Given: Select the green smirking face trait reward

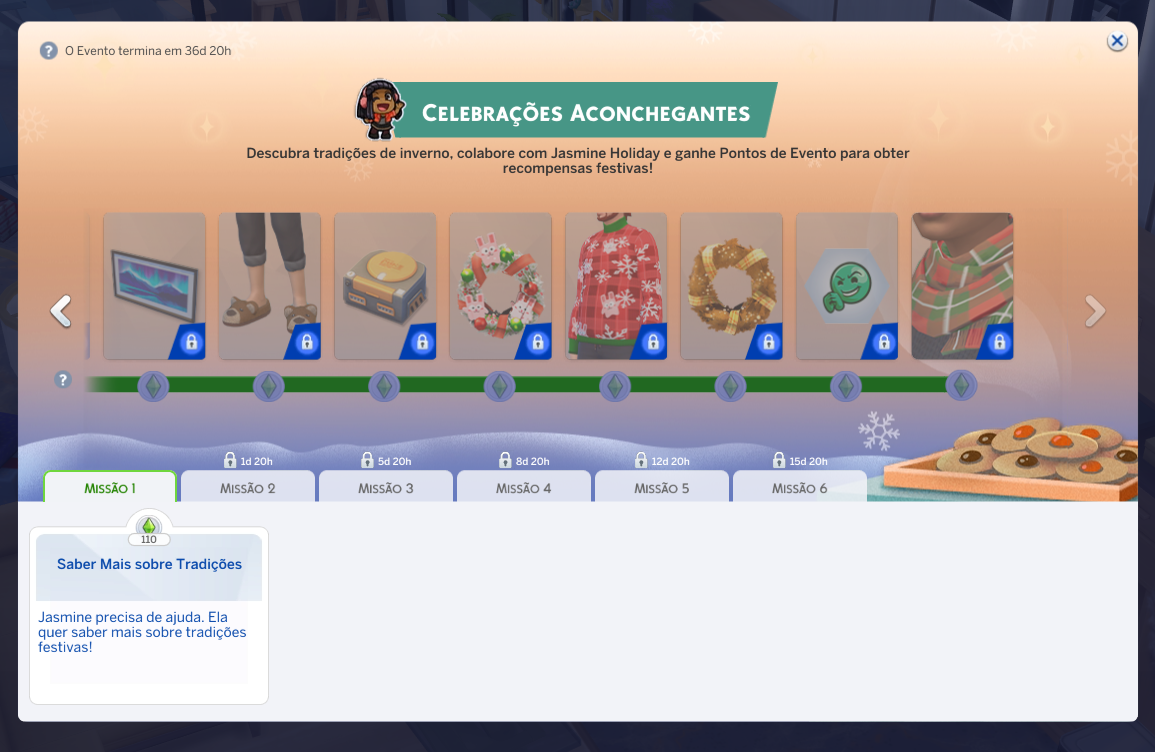Looking at the screenshot, I should (846, 286).
